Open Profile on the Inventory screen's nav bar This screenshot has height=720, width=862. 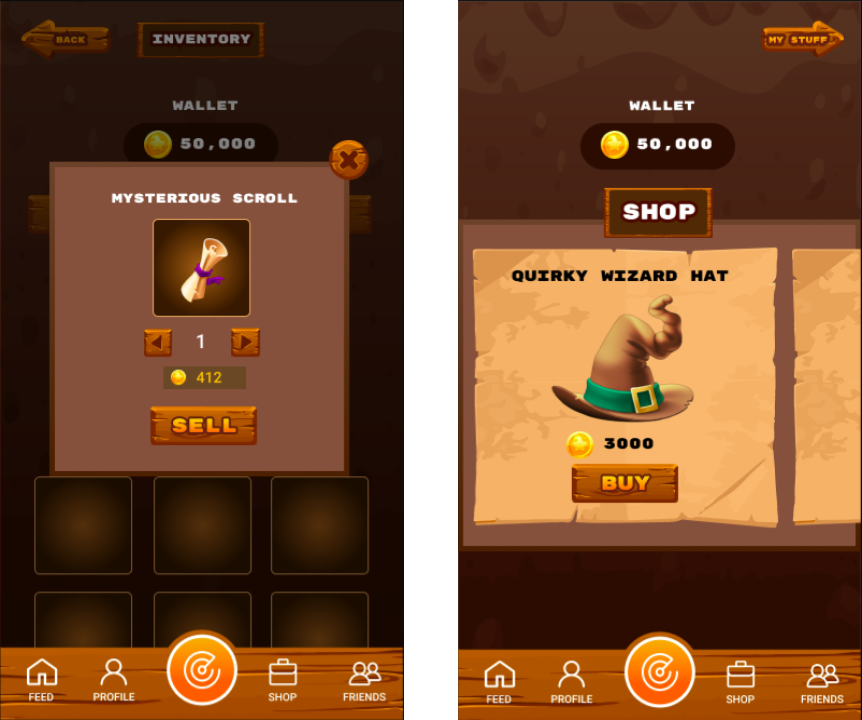114,680
